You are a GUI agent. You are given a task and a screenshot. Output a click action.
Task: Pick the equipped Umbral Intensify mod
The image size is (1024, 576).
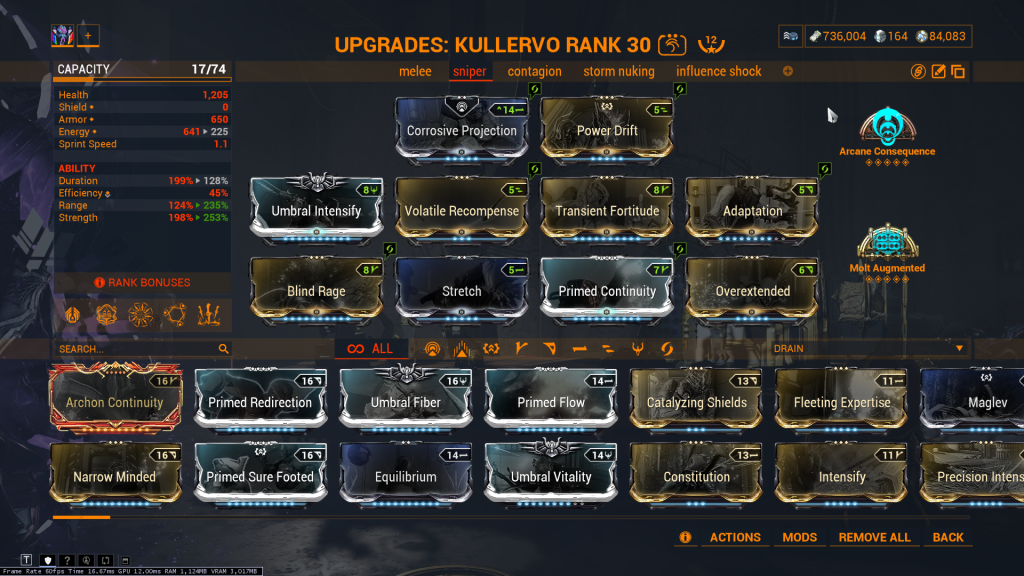[316, 210]
